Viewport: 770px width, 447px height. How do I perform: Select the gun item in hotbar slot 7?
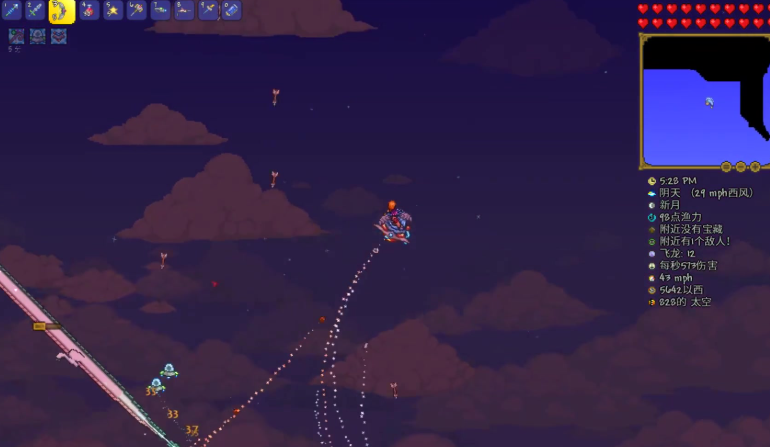[161, 10]
